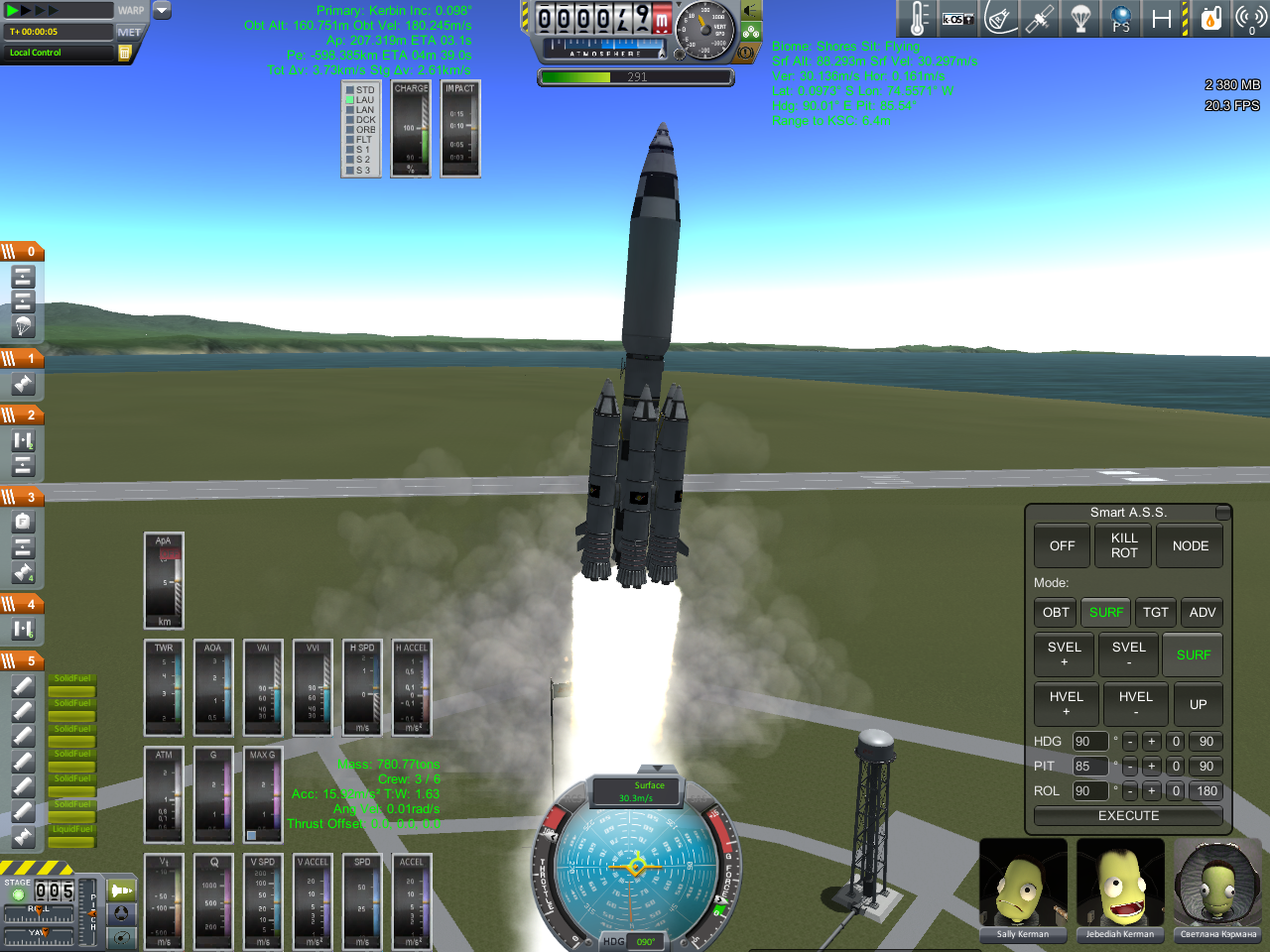The height and width of the screenshot is (952, 1270).
Task: Select the NODE attitude option
Action: [x=1190, y=546]
